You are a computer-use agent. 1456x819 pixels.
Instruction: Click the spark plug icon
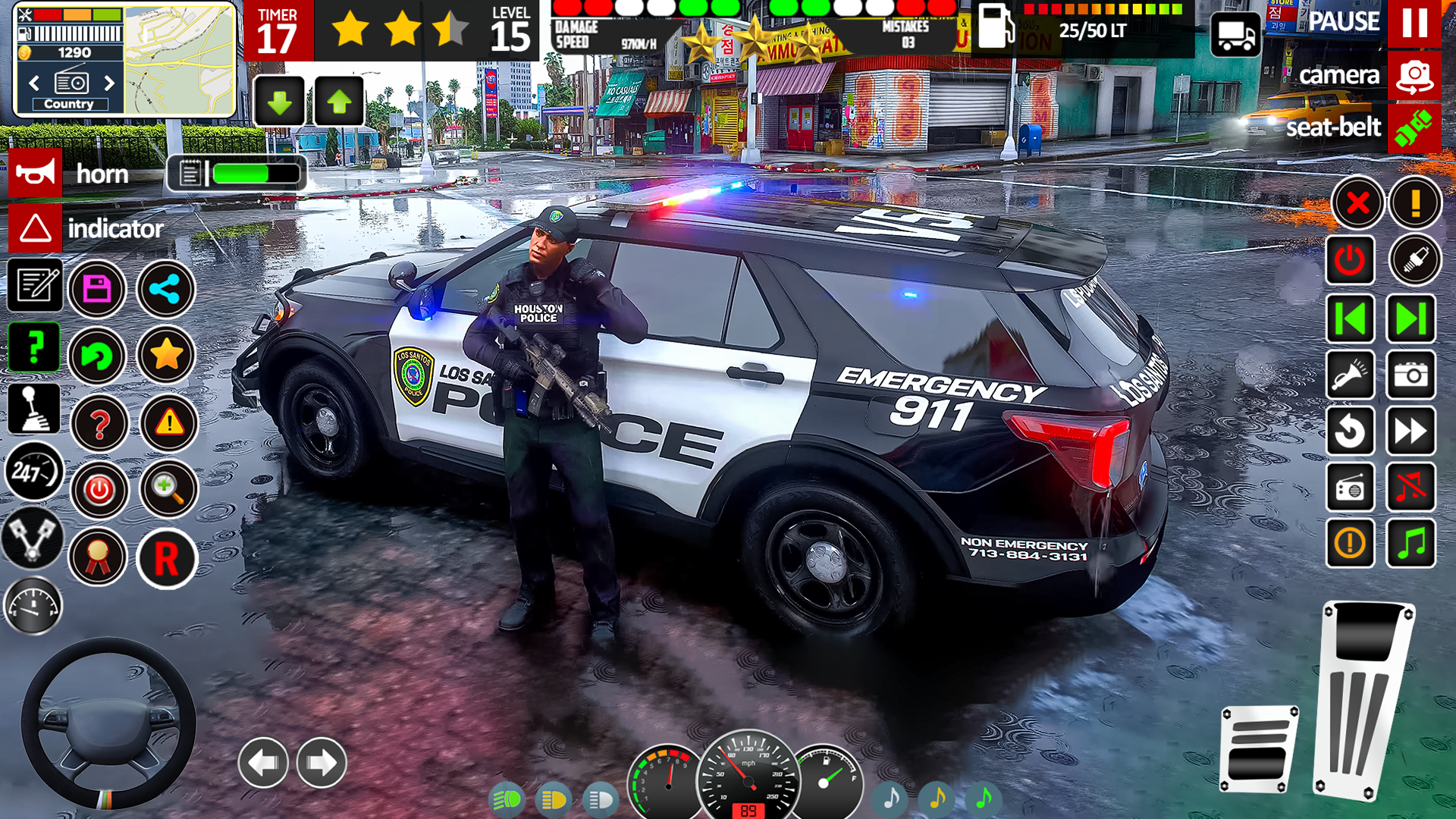[1417, 259]
